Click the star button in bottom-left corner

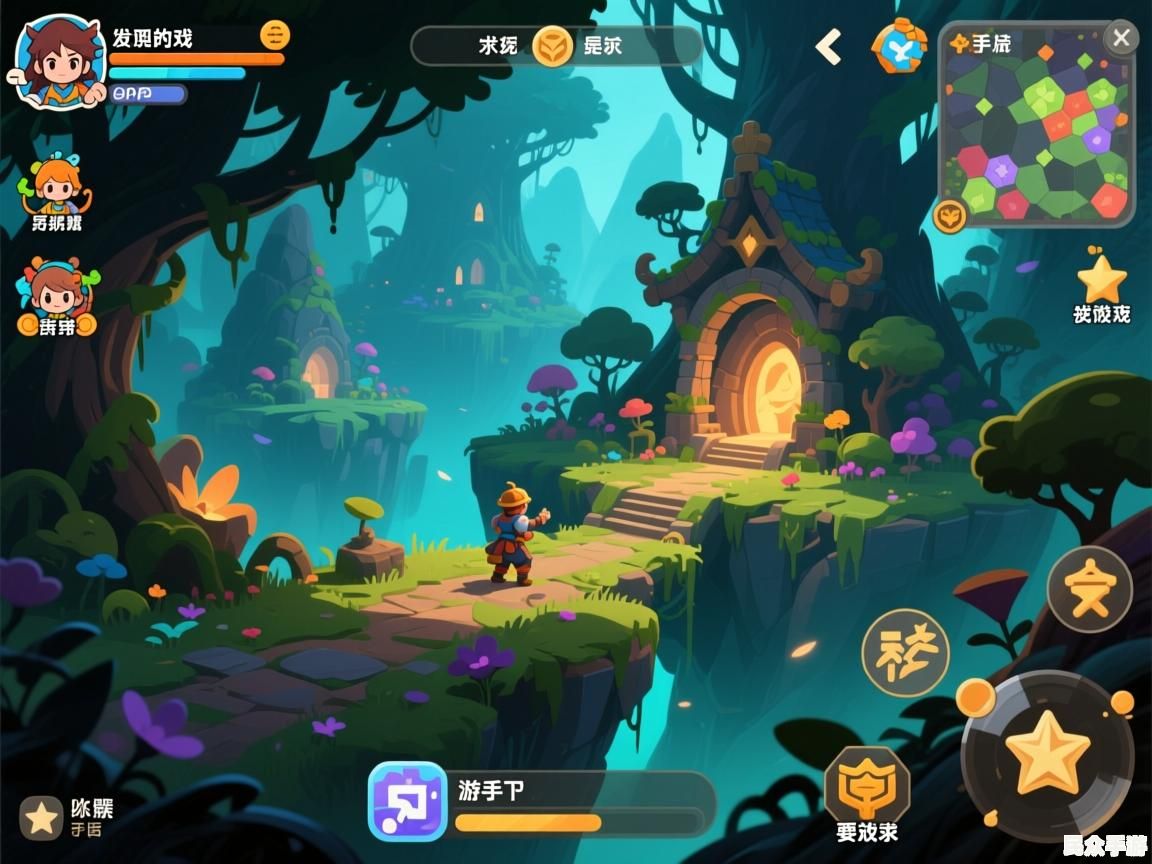[41, 818]
